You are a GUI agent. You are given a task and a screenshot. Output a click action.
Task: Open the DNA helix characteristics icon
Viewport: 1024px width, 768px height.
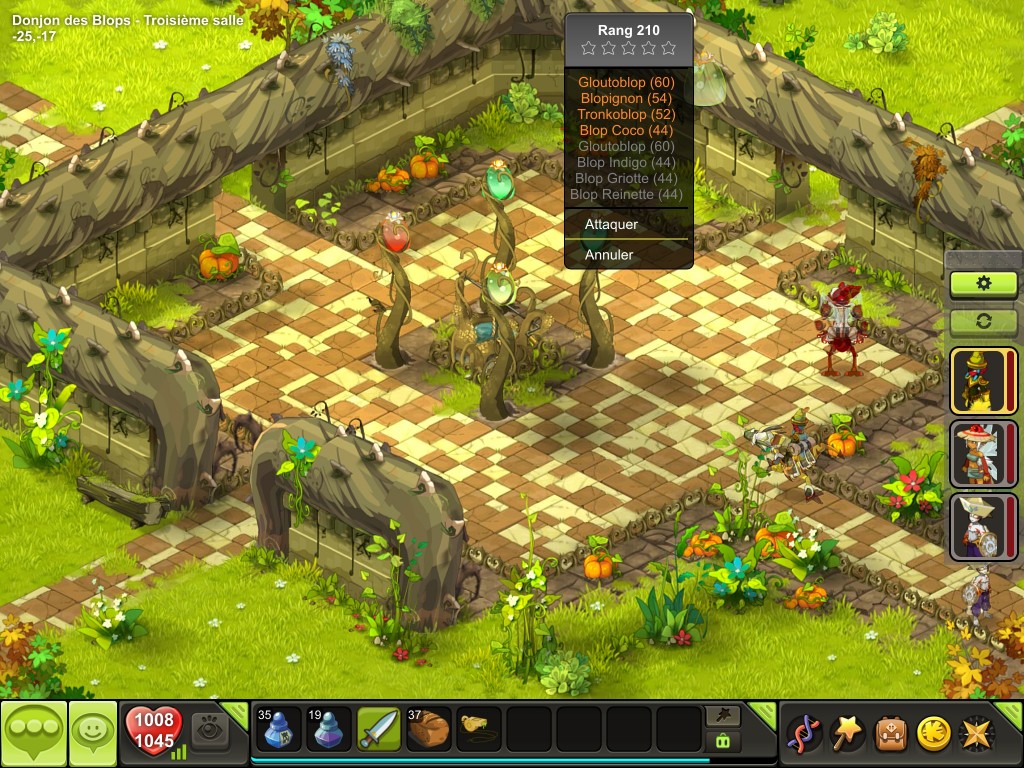805,734
